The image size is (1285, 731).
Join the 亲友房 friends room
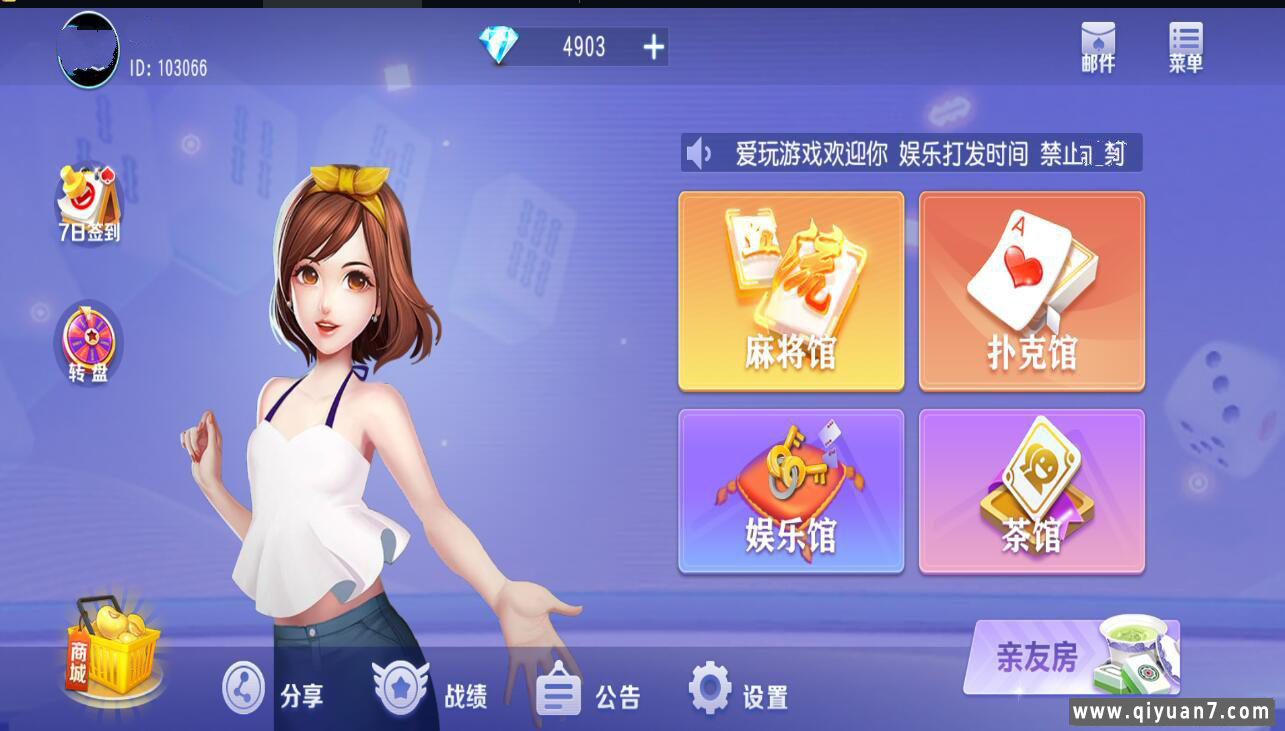pyautogui.click(x=1070, y=657)
